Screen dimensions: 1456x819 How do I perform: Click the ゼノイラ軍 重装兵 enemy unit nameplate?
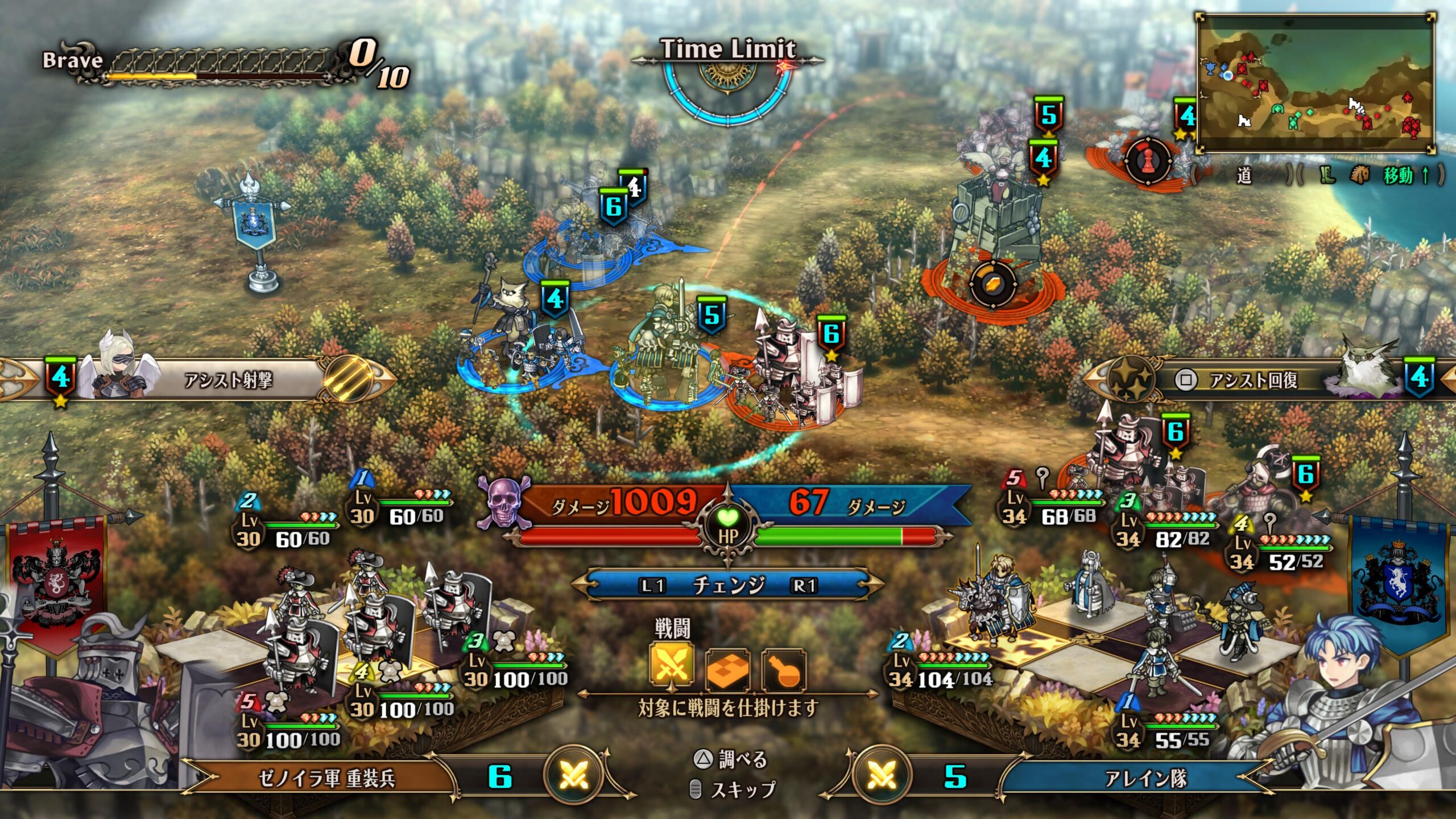point(326,777)
